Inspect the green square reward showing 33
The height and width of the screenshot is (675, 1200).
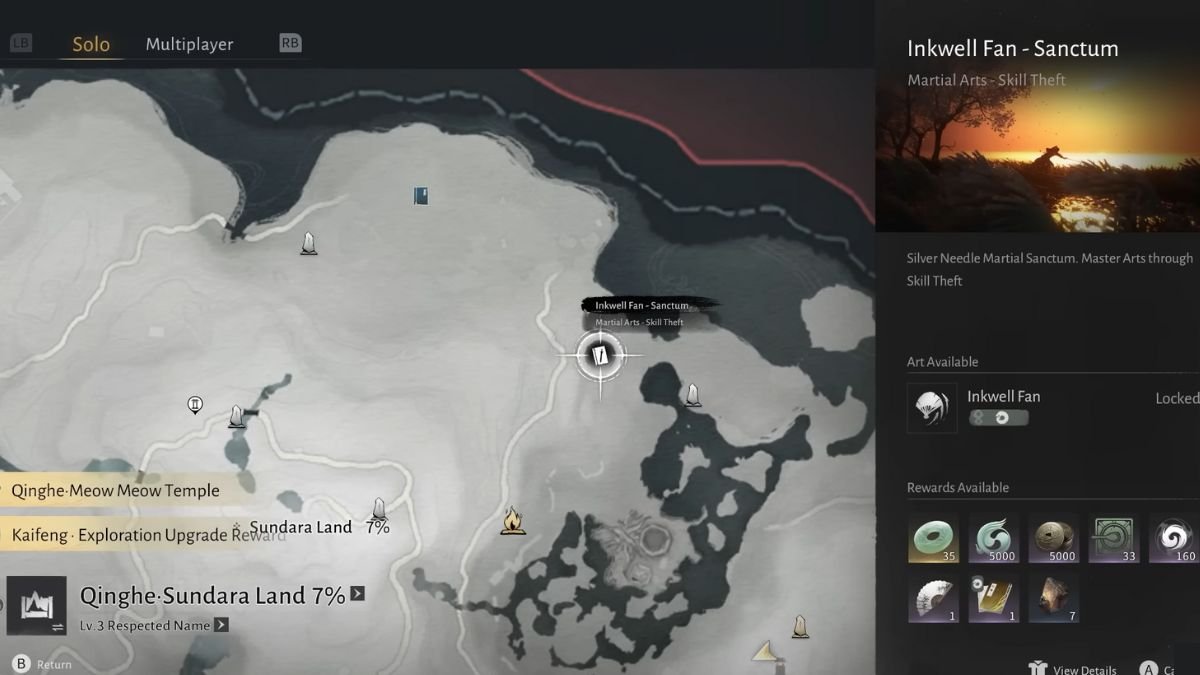[x=1113, y=538]
